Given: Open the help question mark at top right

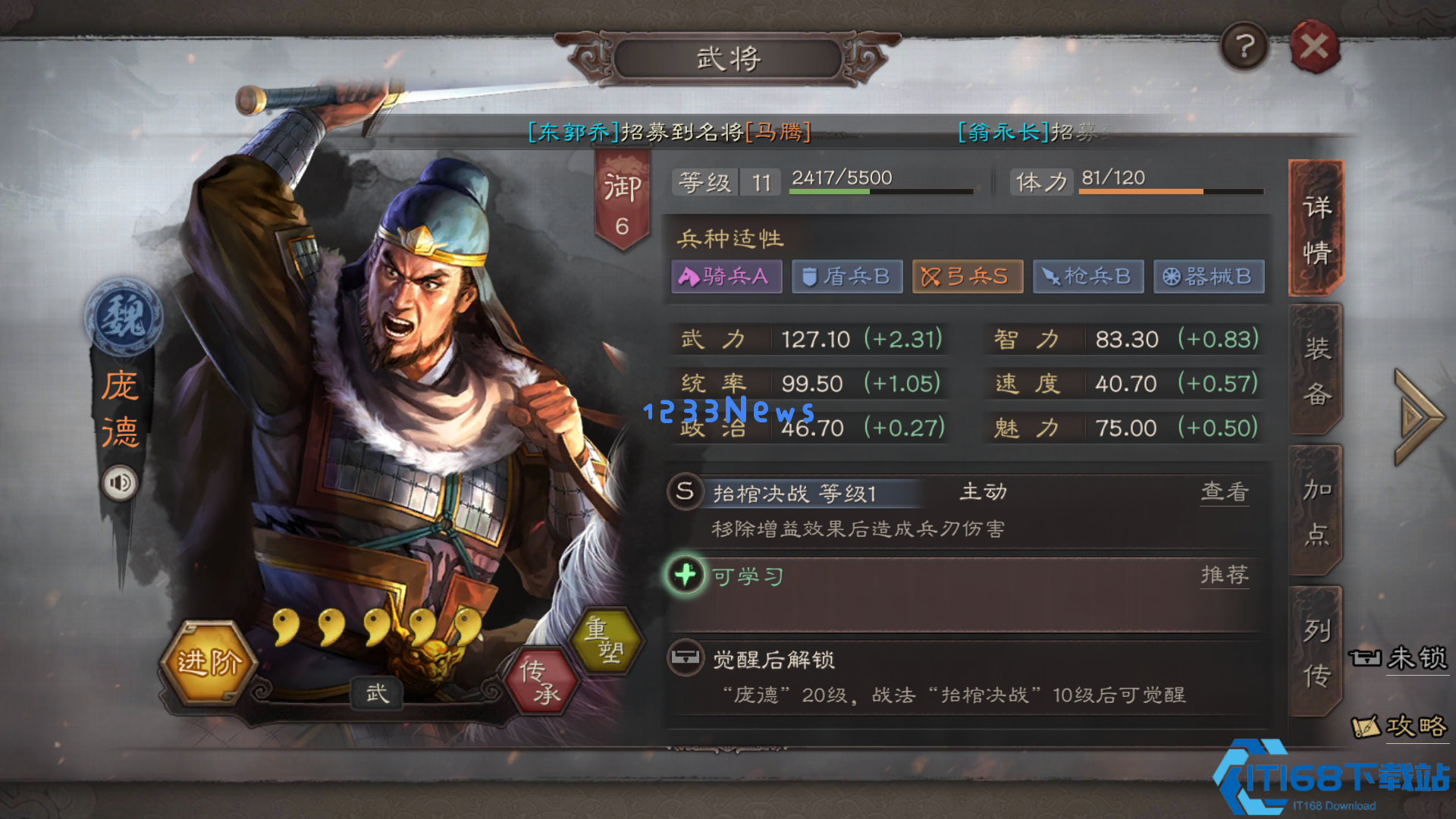Looking at the screenshot, I should coord(1244,47).
